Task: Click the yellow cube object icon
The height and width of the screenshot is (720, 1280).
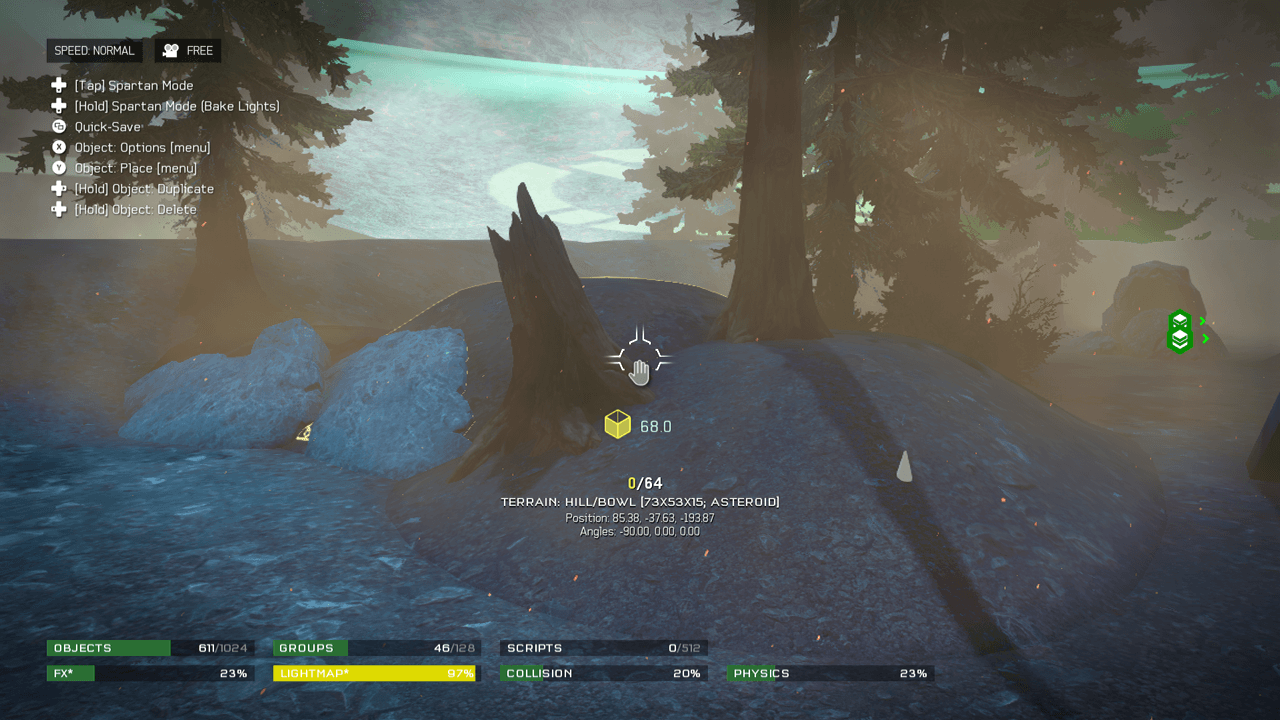Action: pos(618,425)
